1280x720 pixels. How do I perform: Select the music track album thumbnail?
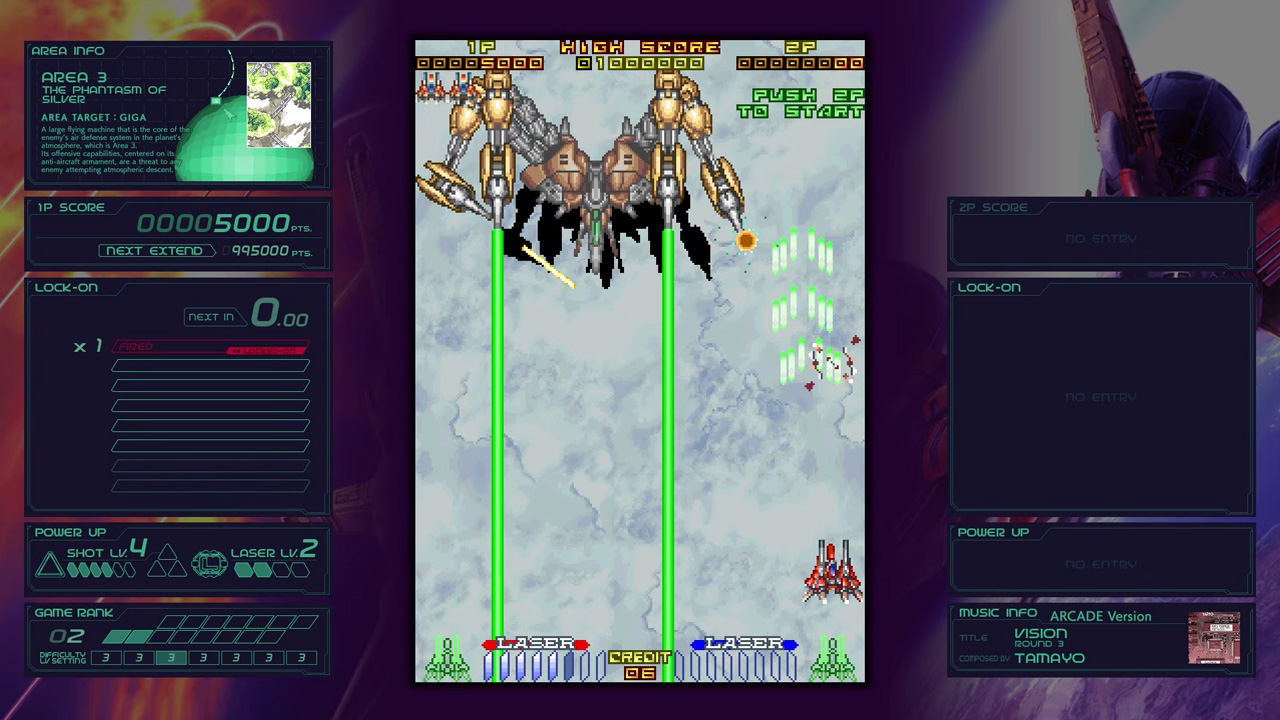(1214, 638)
